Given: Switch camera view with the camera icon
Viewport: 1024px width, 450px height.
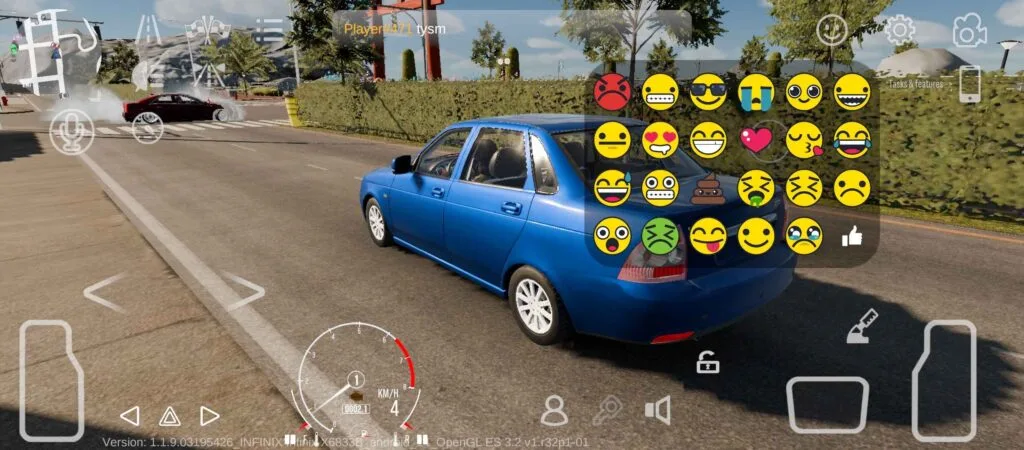Looking at the screenshot, I should coord(968,31).
